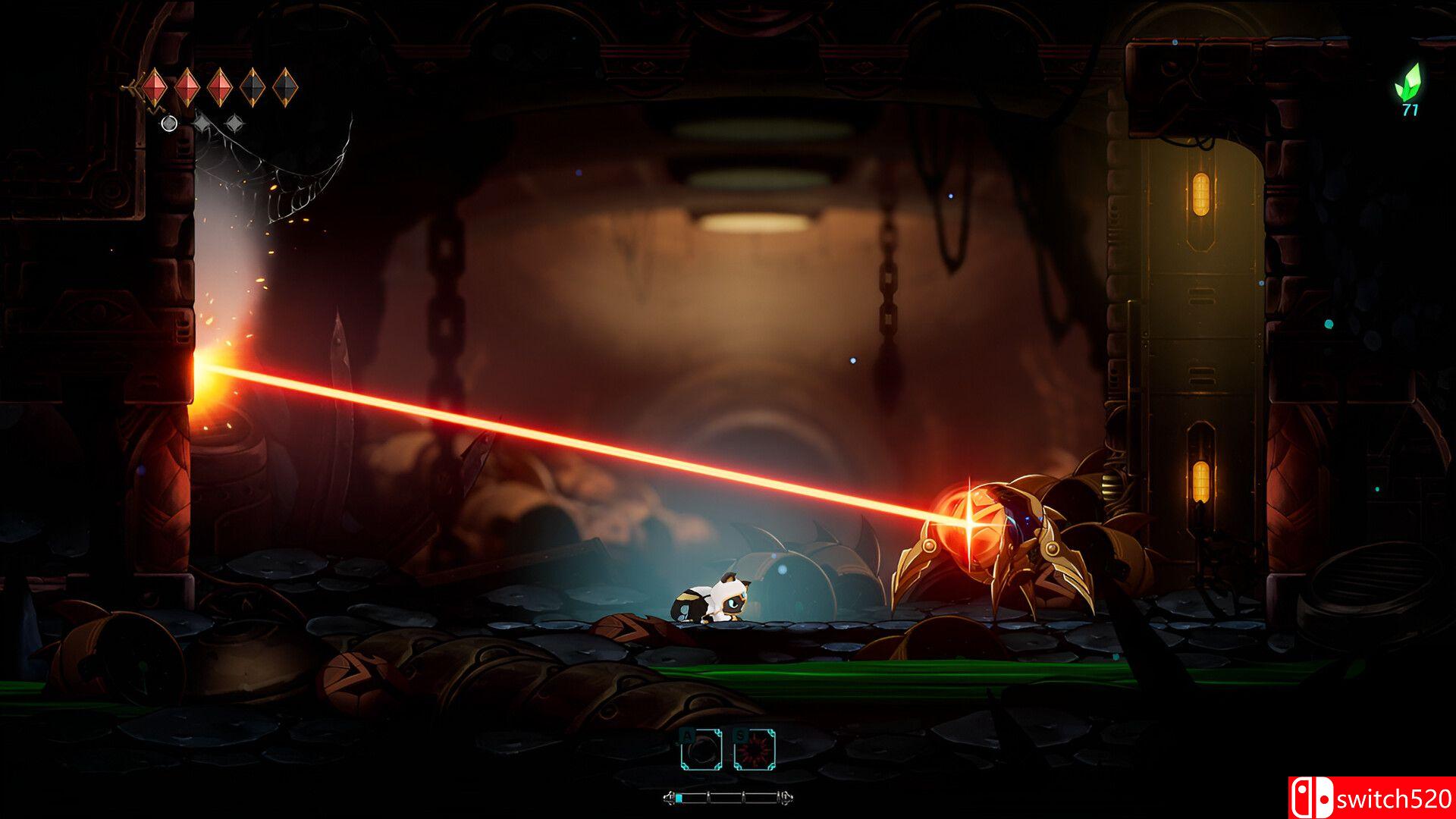
Task: Click the filled cyan block on the energy gauge
Action: click(x=679, y=798)
